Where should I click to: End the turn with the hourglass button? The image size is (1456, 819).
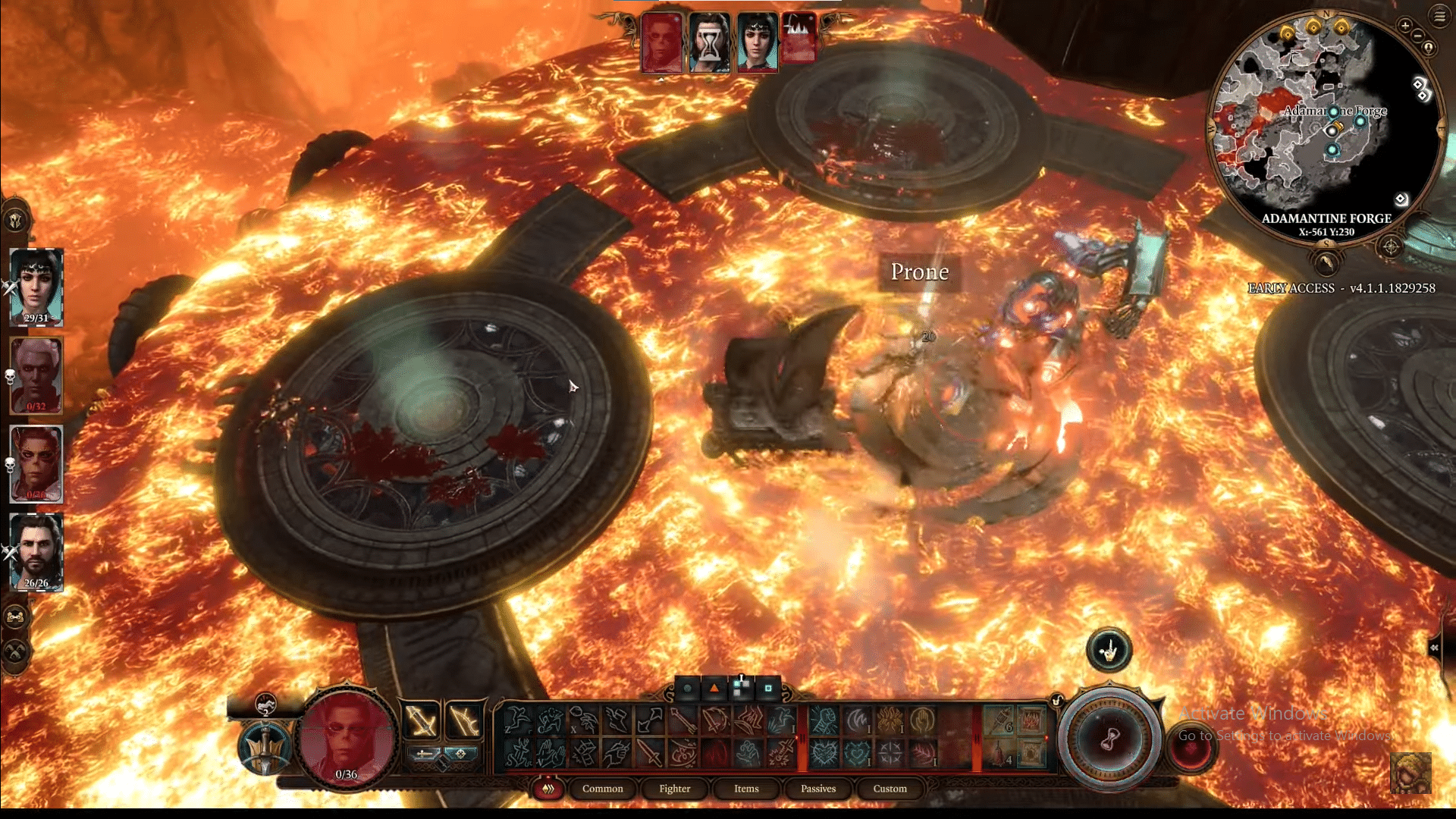(1109, 739)
